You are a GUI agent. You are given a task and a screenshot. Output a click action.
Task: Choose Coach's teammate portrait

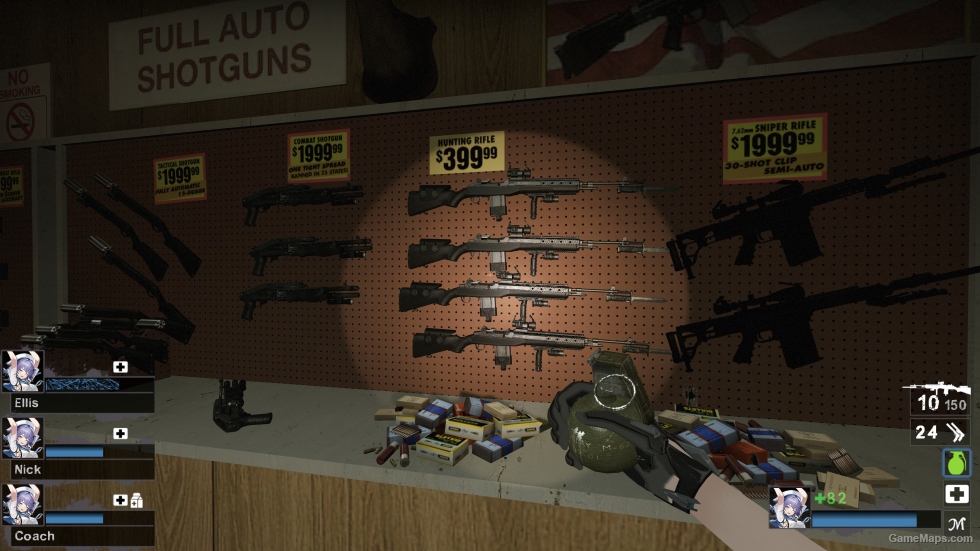click(x=22, y=504)
